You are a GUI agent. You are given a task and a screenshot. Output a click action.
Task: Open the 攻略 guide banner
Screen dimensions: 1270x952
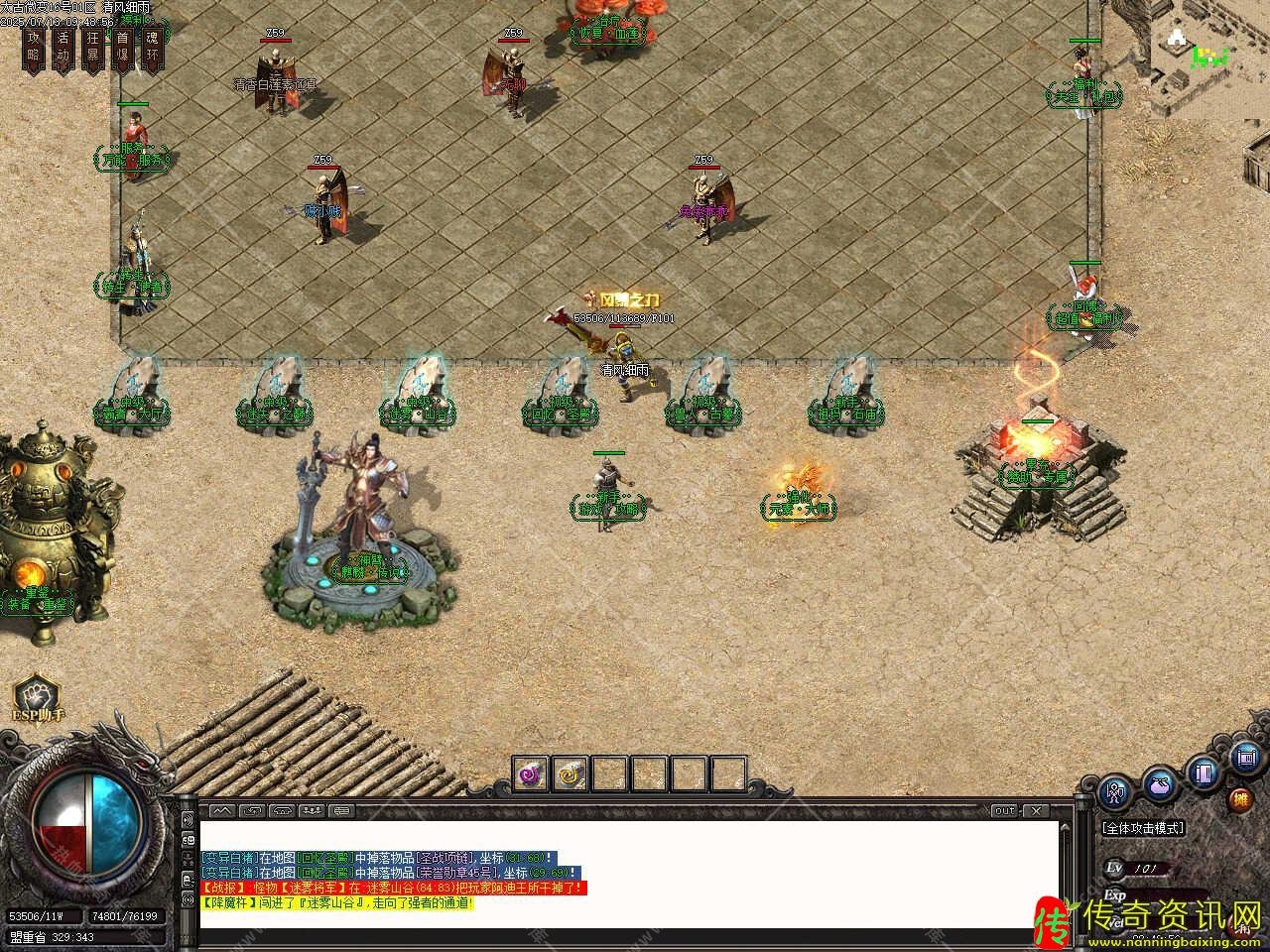34,48
